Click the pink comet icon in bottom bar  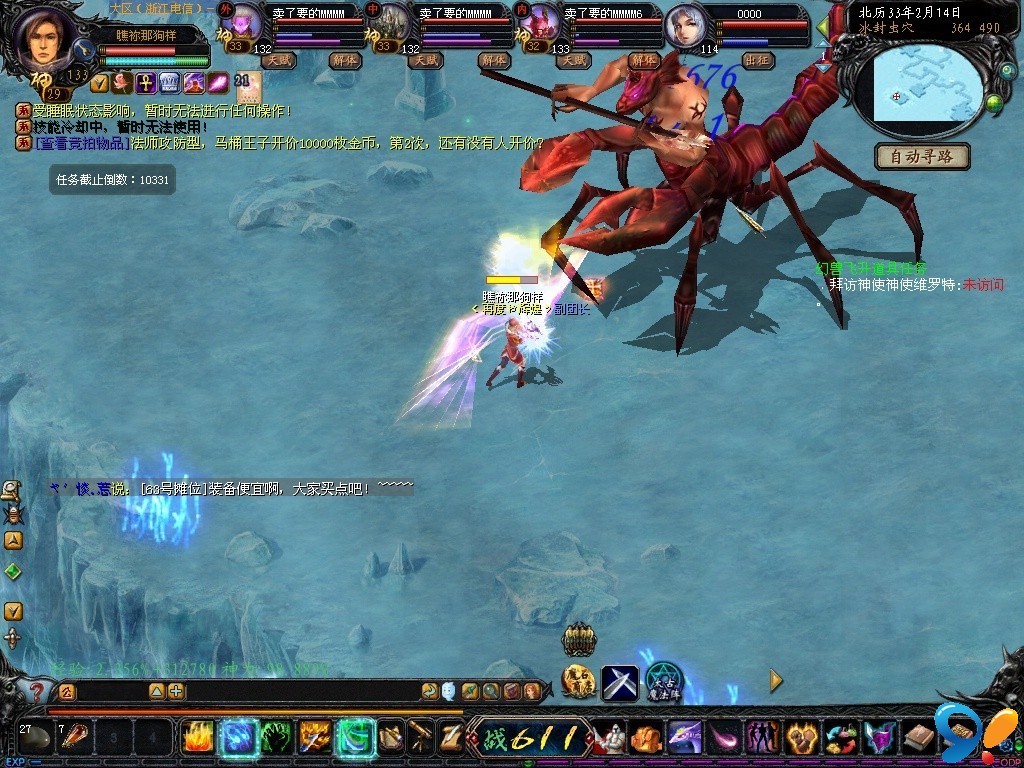click(723, 739)
